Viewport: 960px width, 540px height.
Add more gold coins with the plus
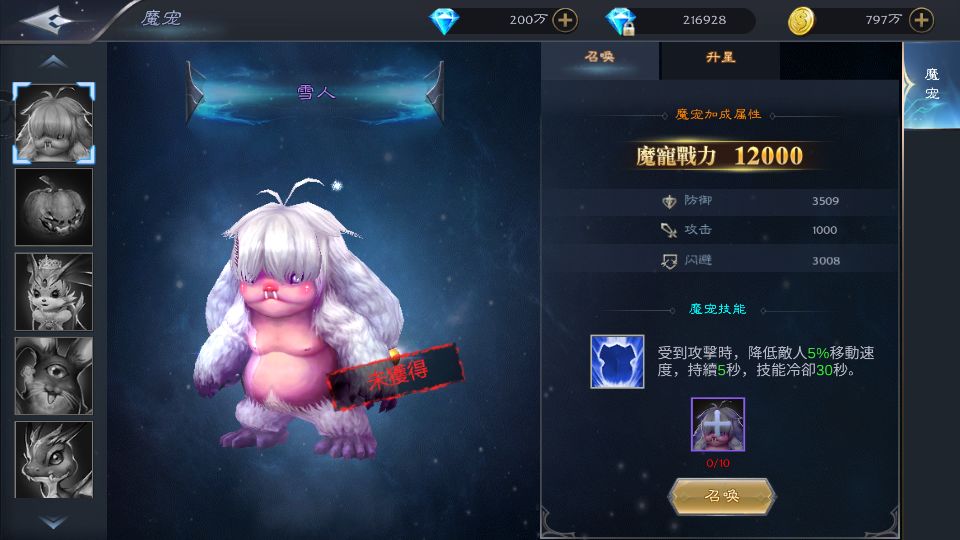click(x=921, y=20)
